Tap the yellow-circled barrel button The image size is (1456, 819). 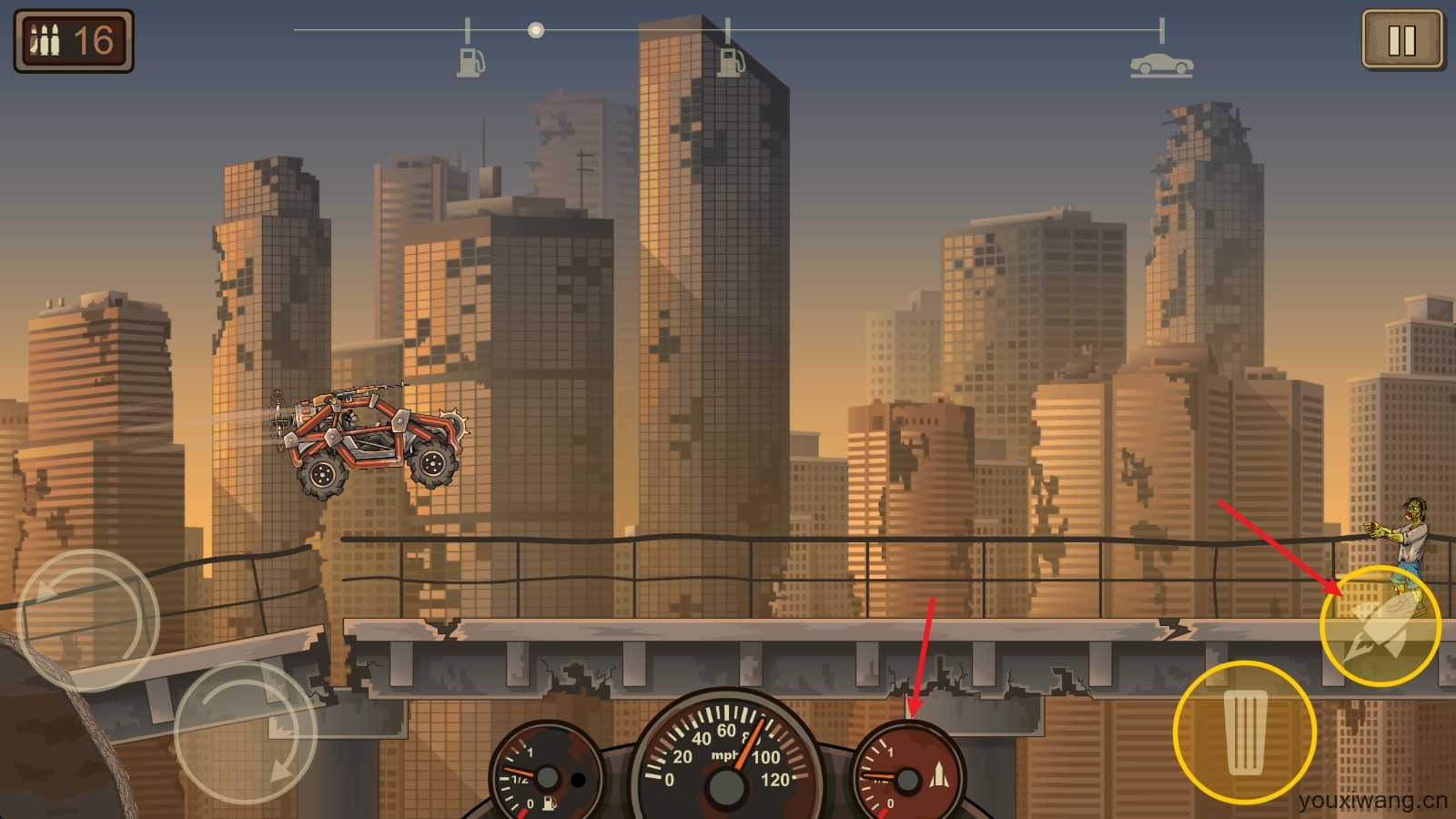[x=1246, y=733]
